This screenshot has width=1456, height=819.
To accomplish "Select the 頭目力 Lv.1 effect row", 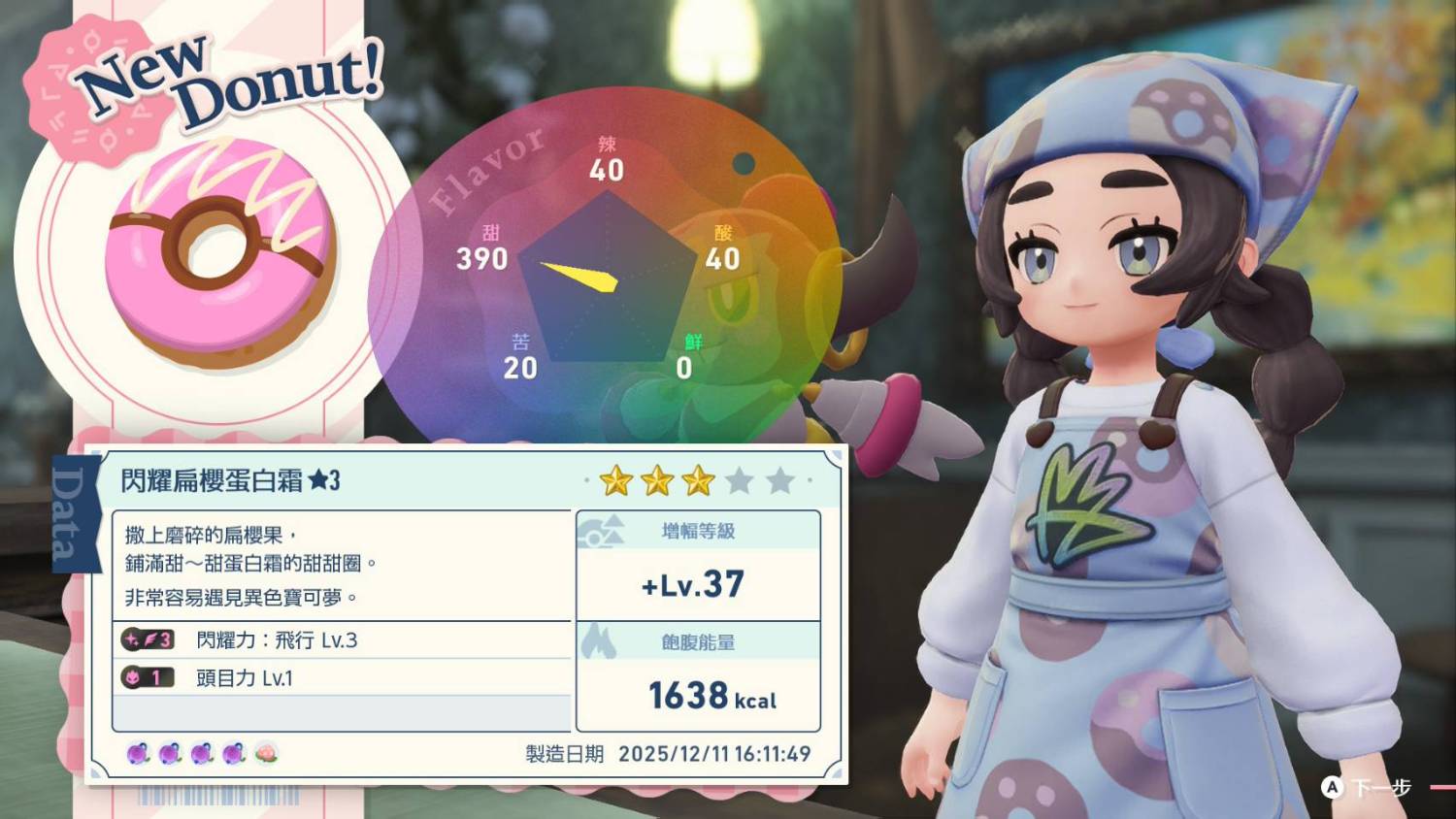I will point(342,677).
